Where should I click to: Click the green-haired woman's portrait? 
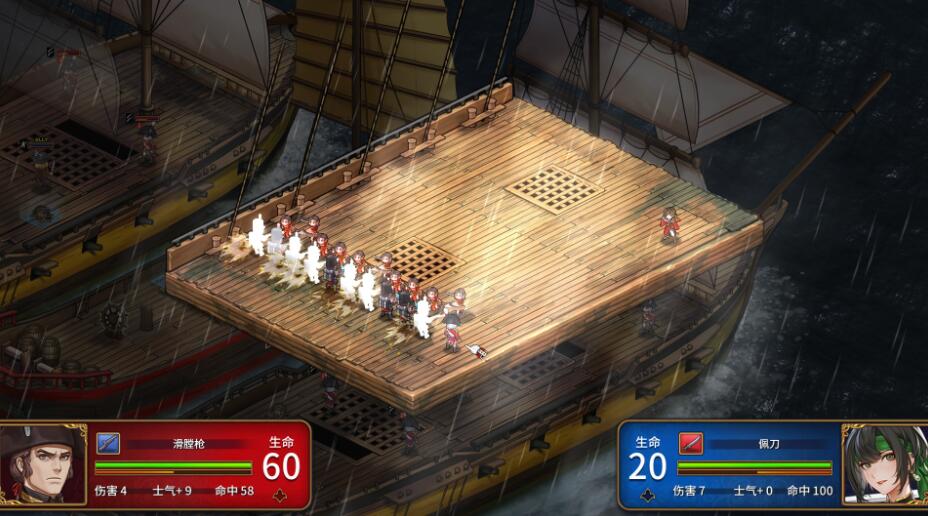884,465
